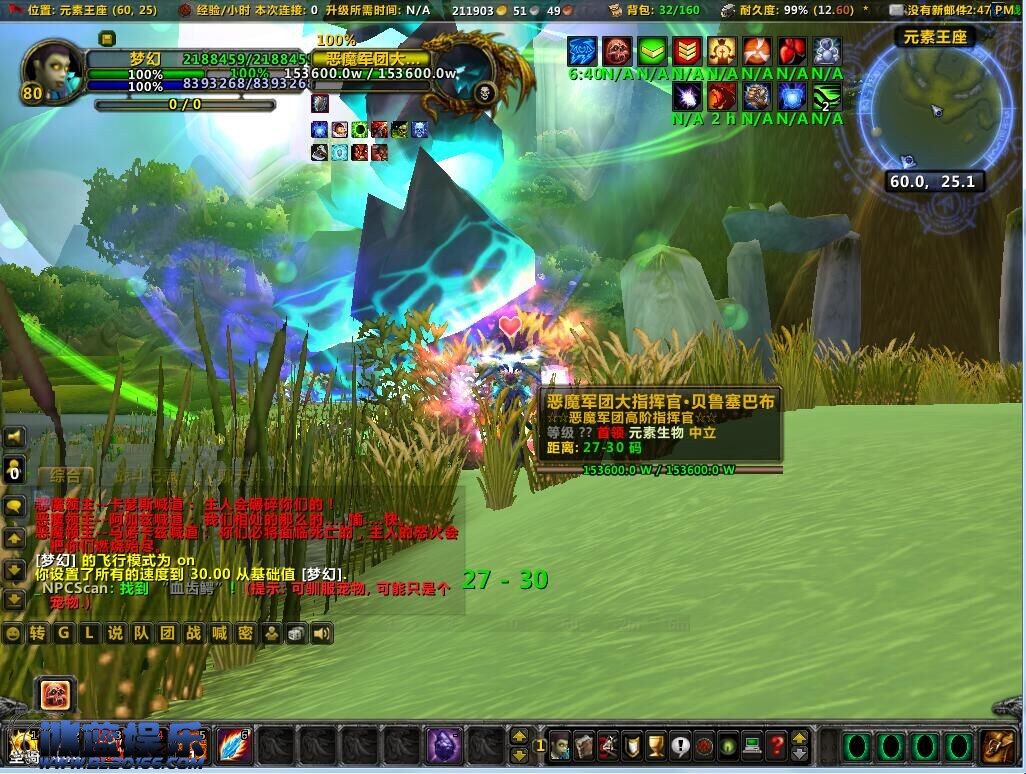Open the quest log exclamation button
The height and width of the screenshot is (774, 1026).
[681, 746]
